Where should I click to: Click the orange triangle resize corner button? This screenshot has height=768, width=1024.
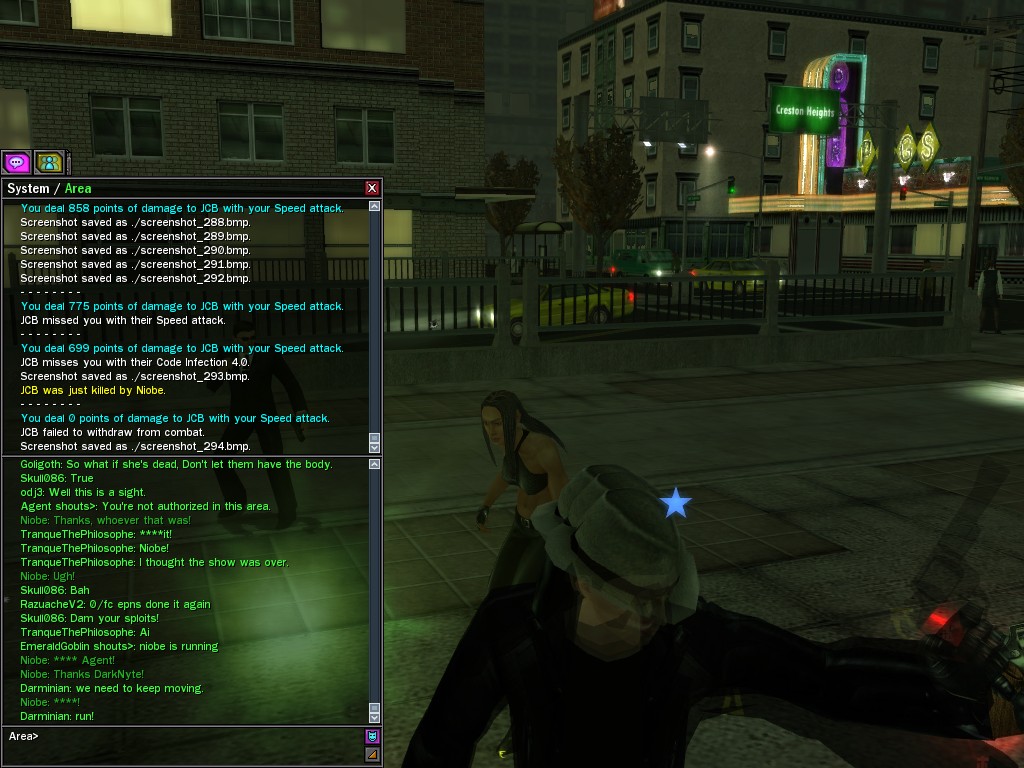(x=372, y=753)
